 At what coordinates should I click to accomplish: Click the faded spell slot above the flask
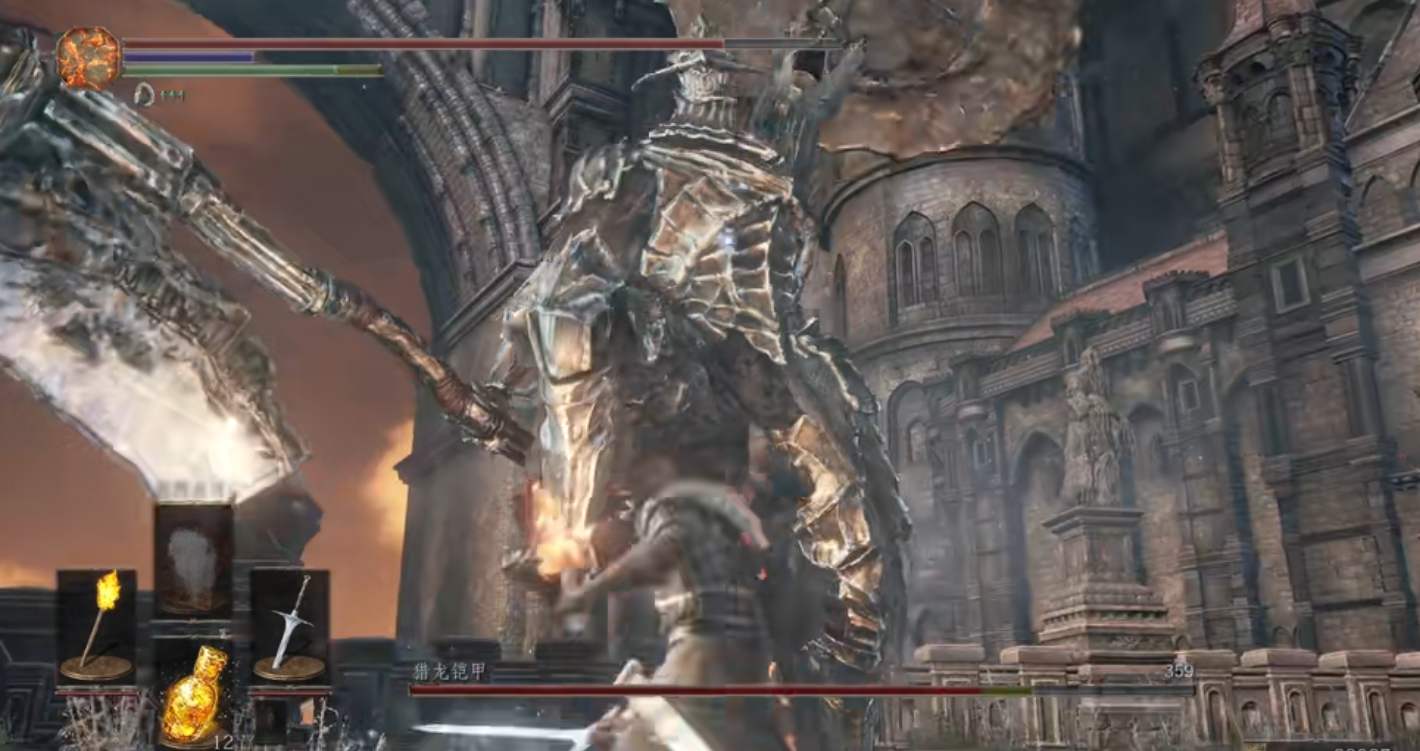[193, 558]
